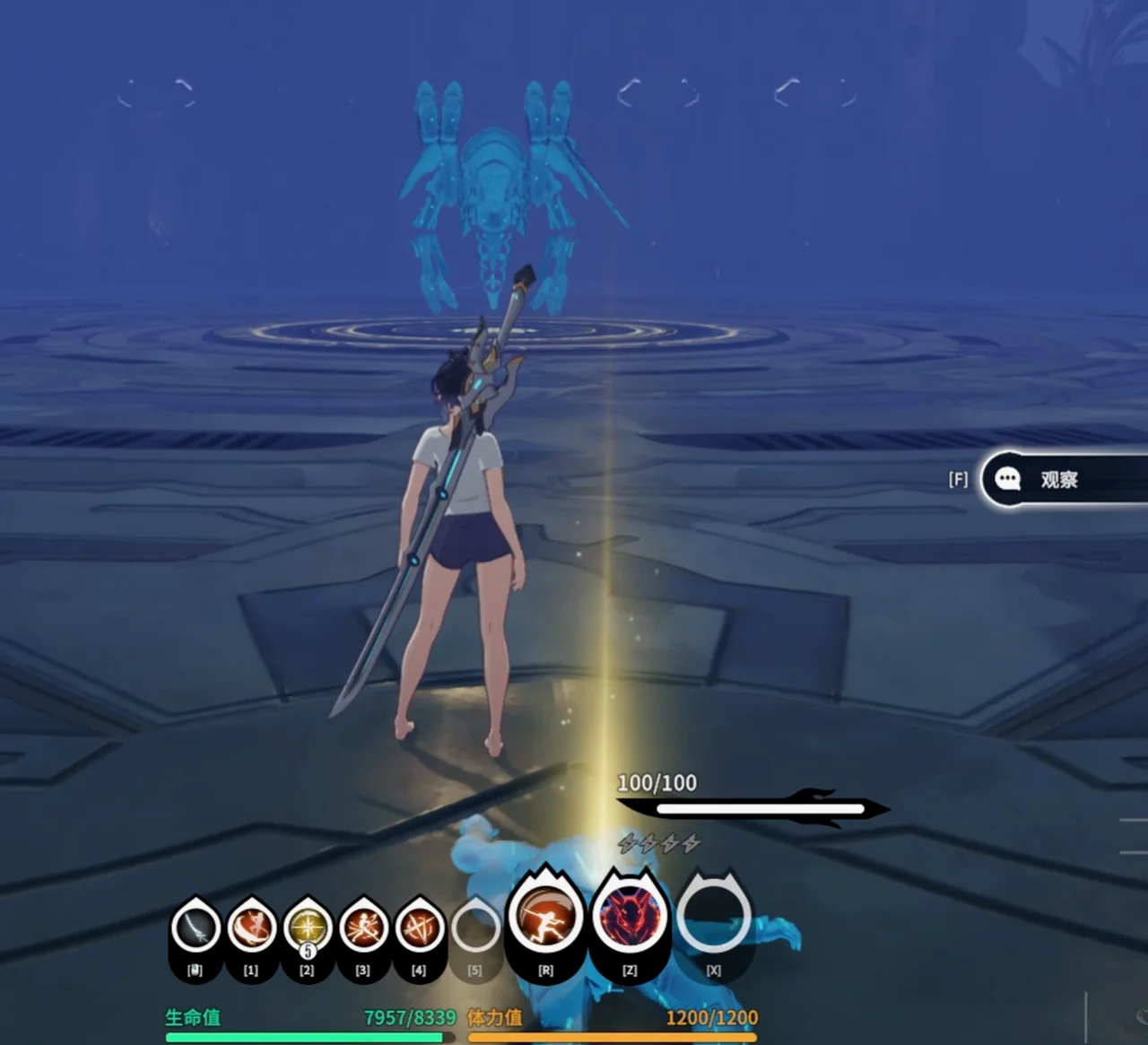This screenshot has height=1045, width=1148.
Task: Activate the red demon beast ultimate
Action: (630, 917)
